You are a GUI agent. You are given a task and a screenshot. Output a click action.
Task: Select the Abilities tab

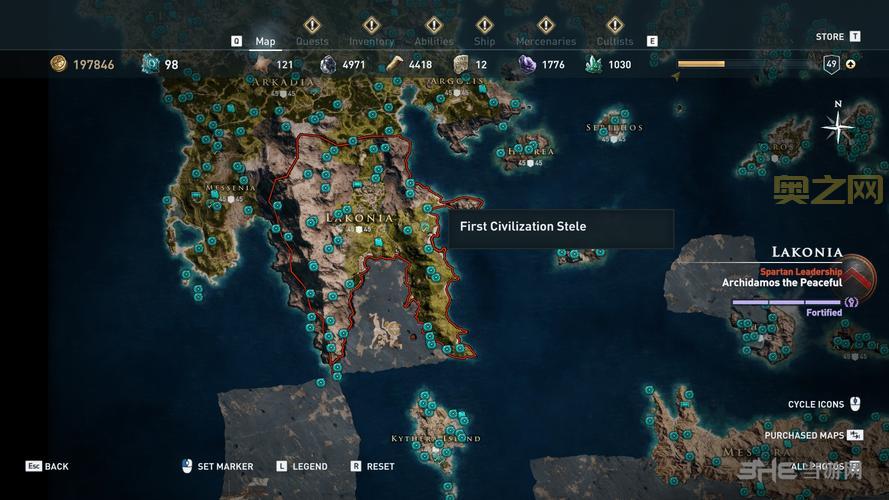click(433, 41)
